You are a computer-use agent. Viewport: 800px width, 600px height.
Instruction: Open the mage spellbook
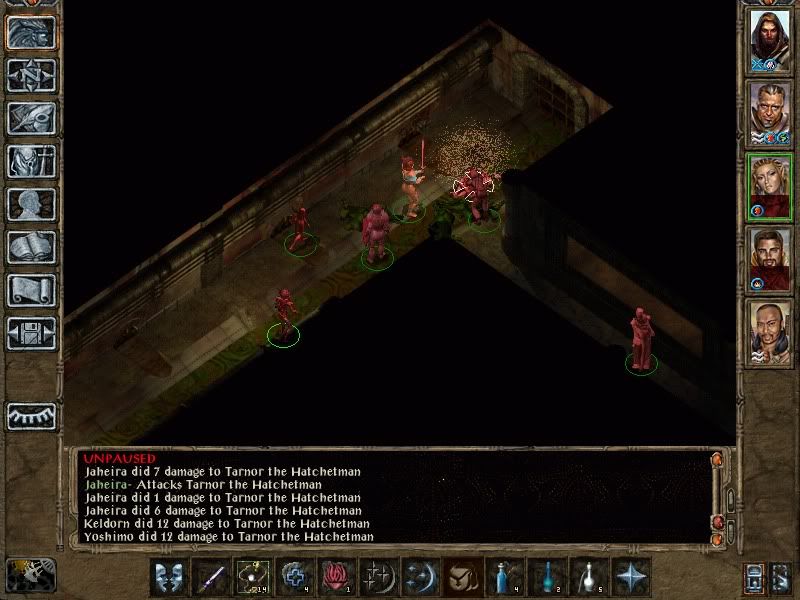[x=31, y=247]
